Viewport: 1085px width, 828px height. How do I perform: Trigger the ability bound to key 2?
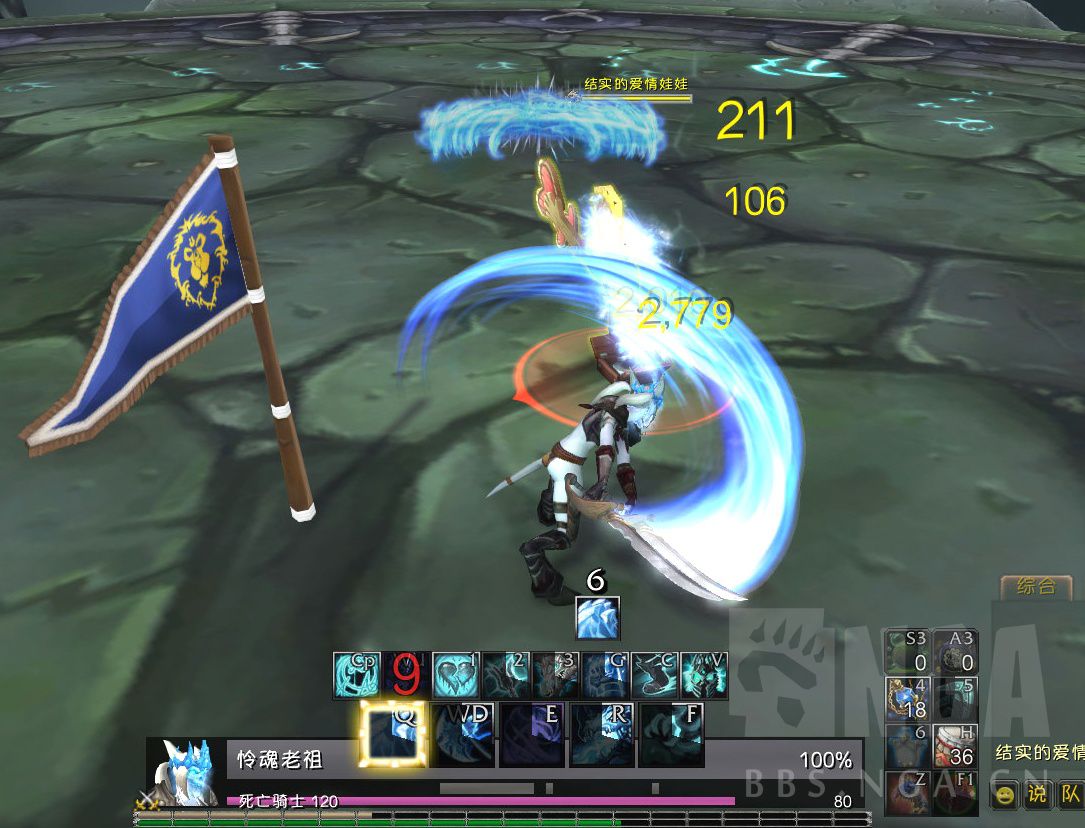coord(506,675)
